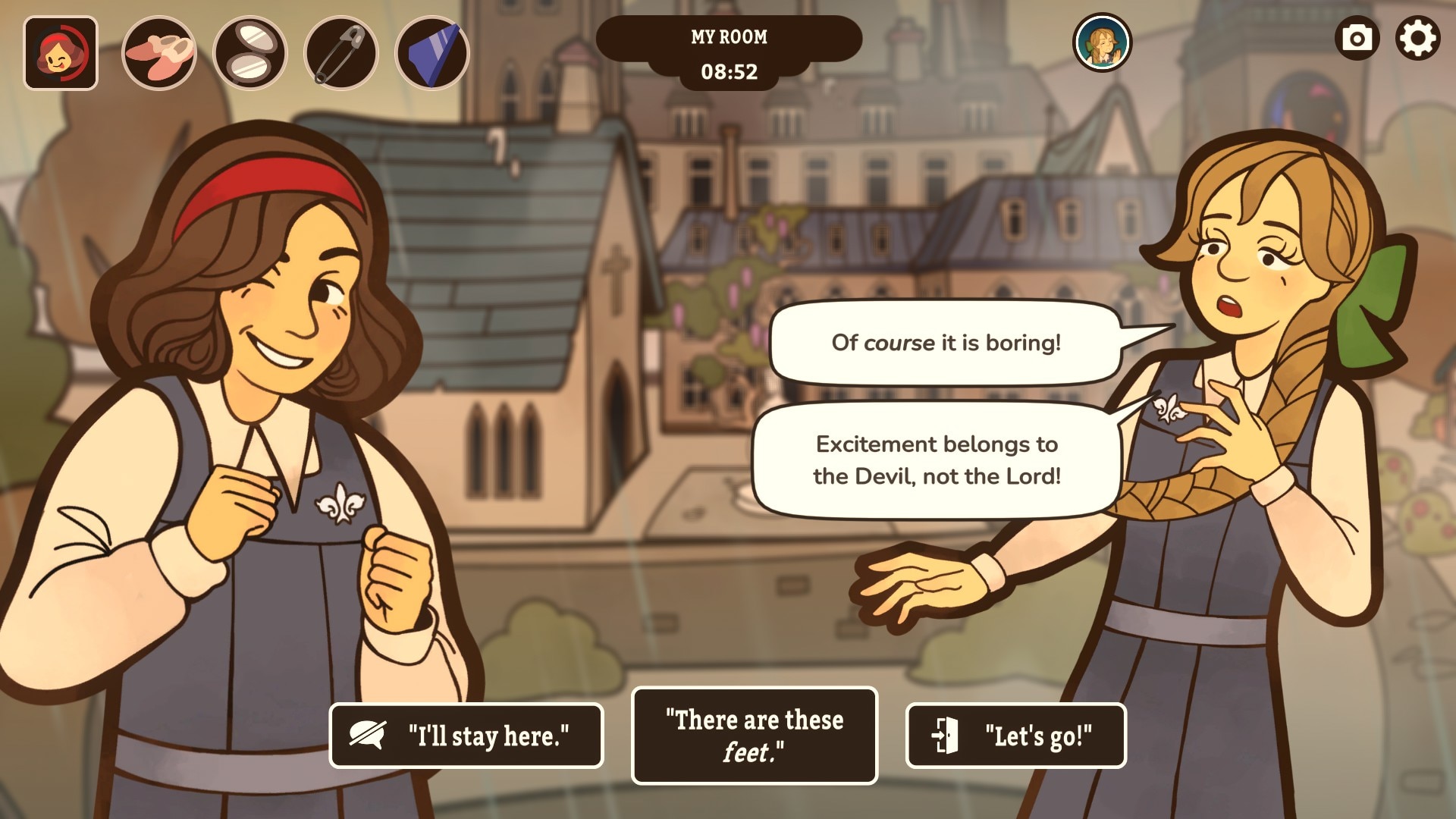Open the red-hooded character portrait icon
Image resolution: width=1456 pixels, height=819 pixels.
[61, 53]
